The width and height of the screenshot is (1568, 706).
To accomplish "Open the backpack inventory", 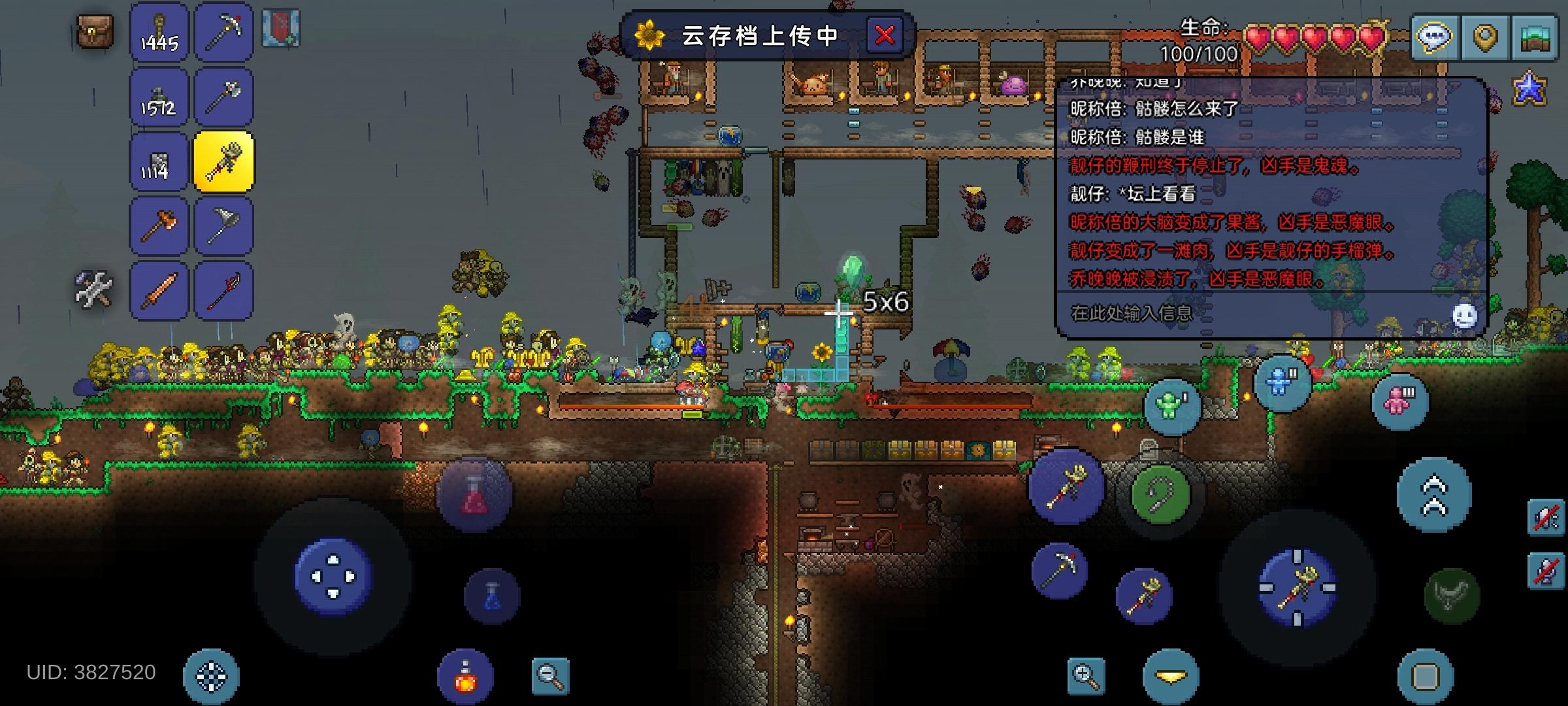I will [97, 31].
